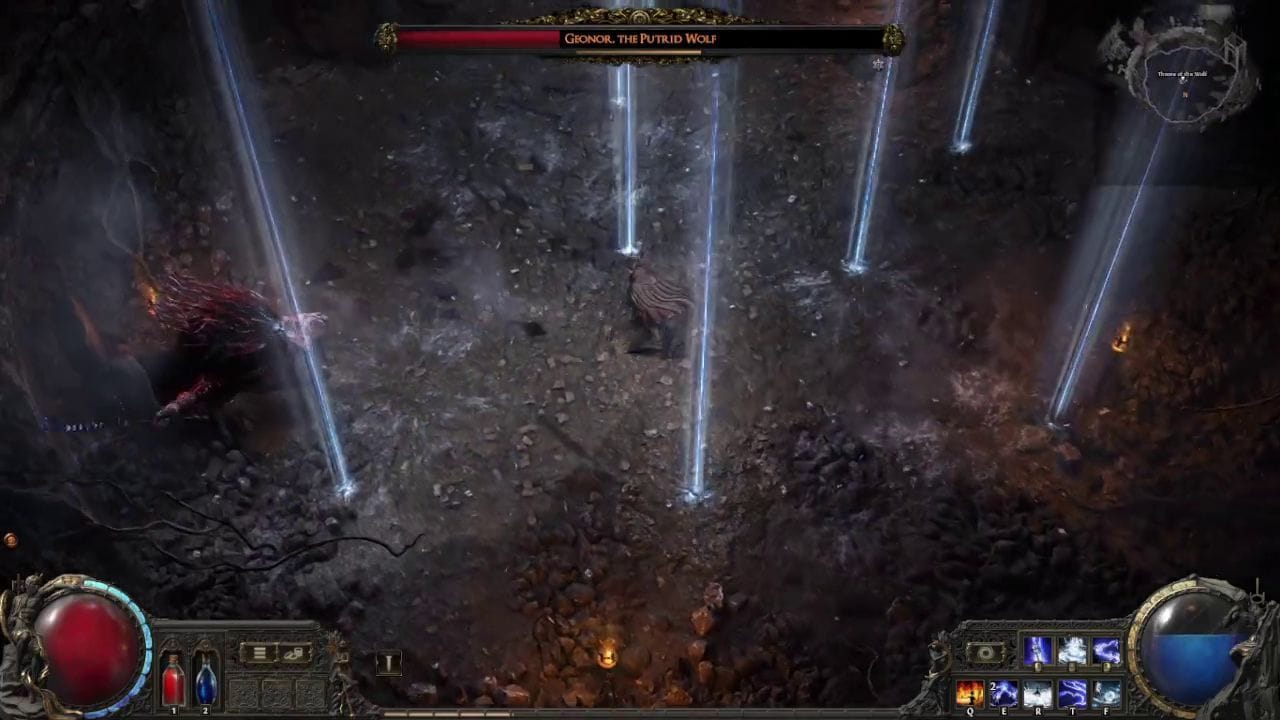
Task: Click the nail icon right of the flasks
Action: click(389, 663)
